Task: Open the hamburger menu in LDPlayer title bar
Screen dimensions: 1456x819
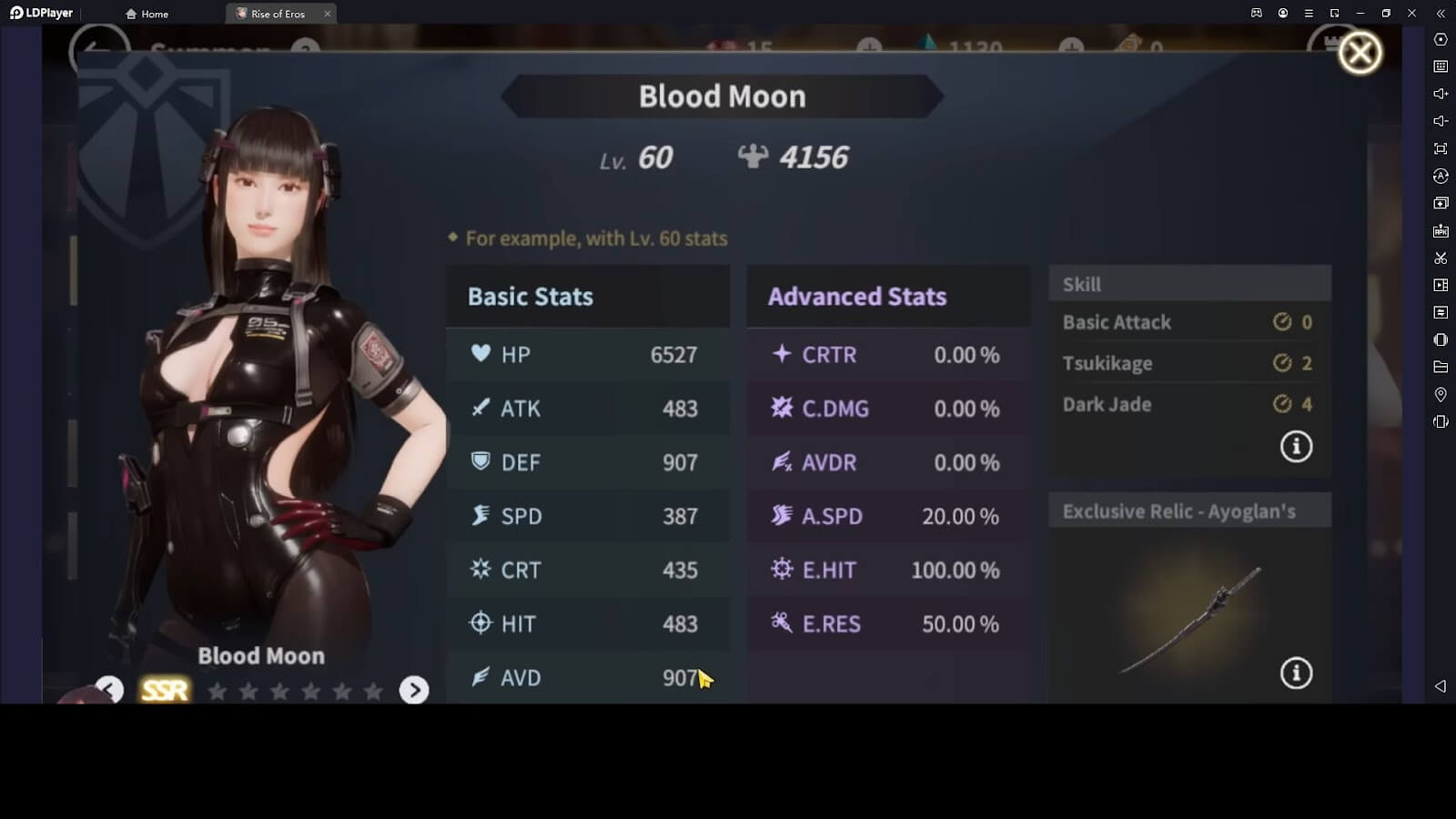Action: pyautogui.click(x=1309, y=14)
